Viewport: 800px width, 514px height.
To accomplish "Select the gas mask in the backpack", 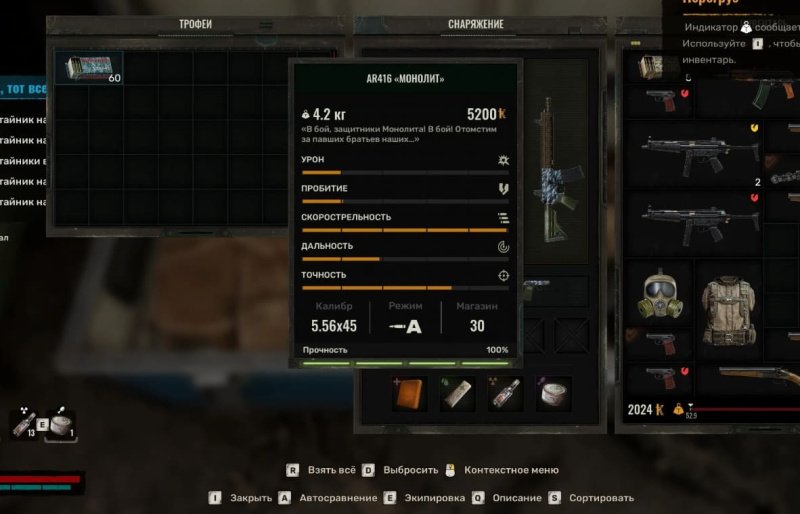I will pyautogui.click(x=660, y=295).
